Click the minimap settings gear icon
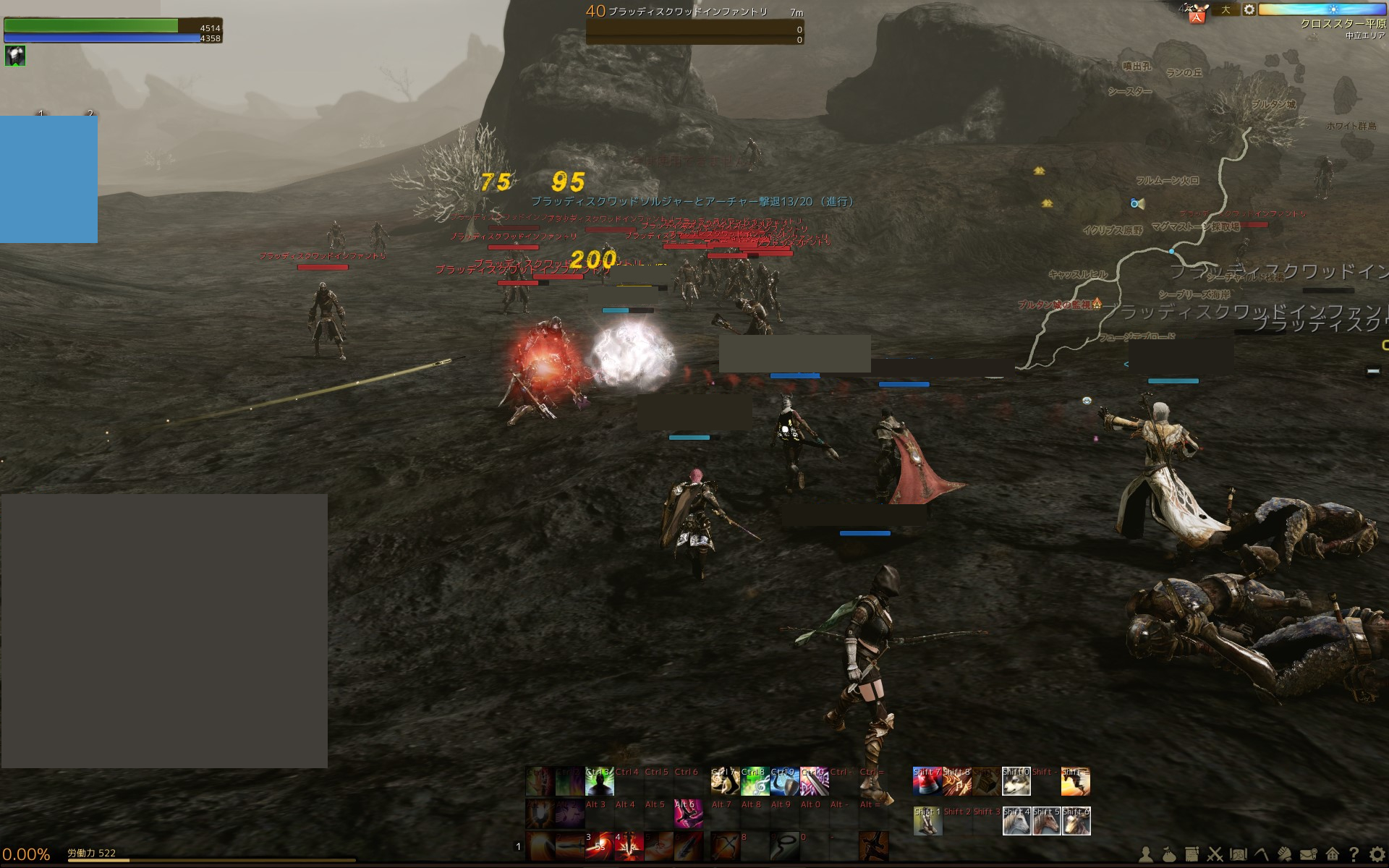 (1249, 10)
